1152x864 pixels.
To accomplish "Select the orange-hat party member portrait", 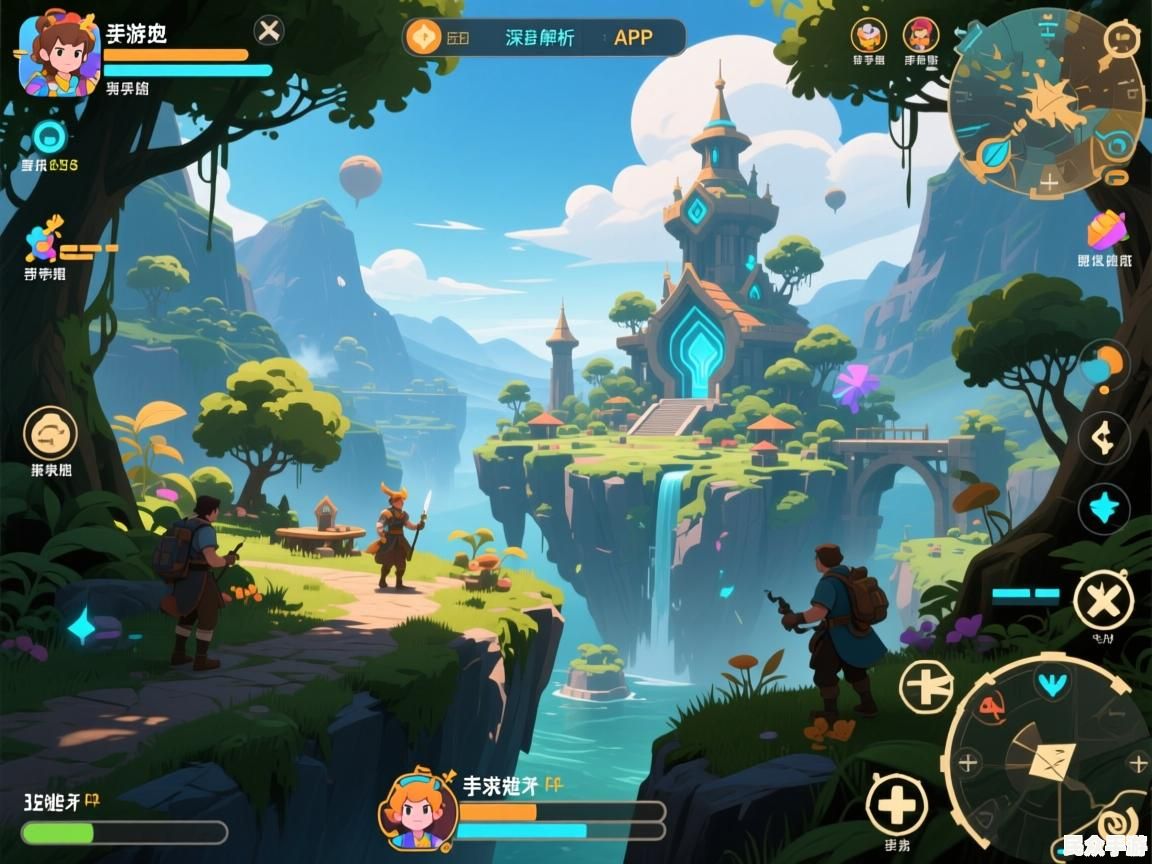I will [868, 36].
